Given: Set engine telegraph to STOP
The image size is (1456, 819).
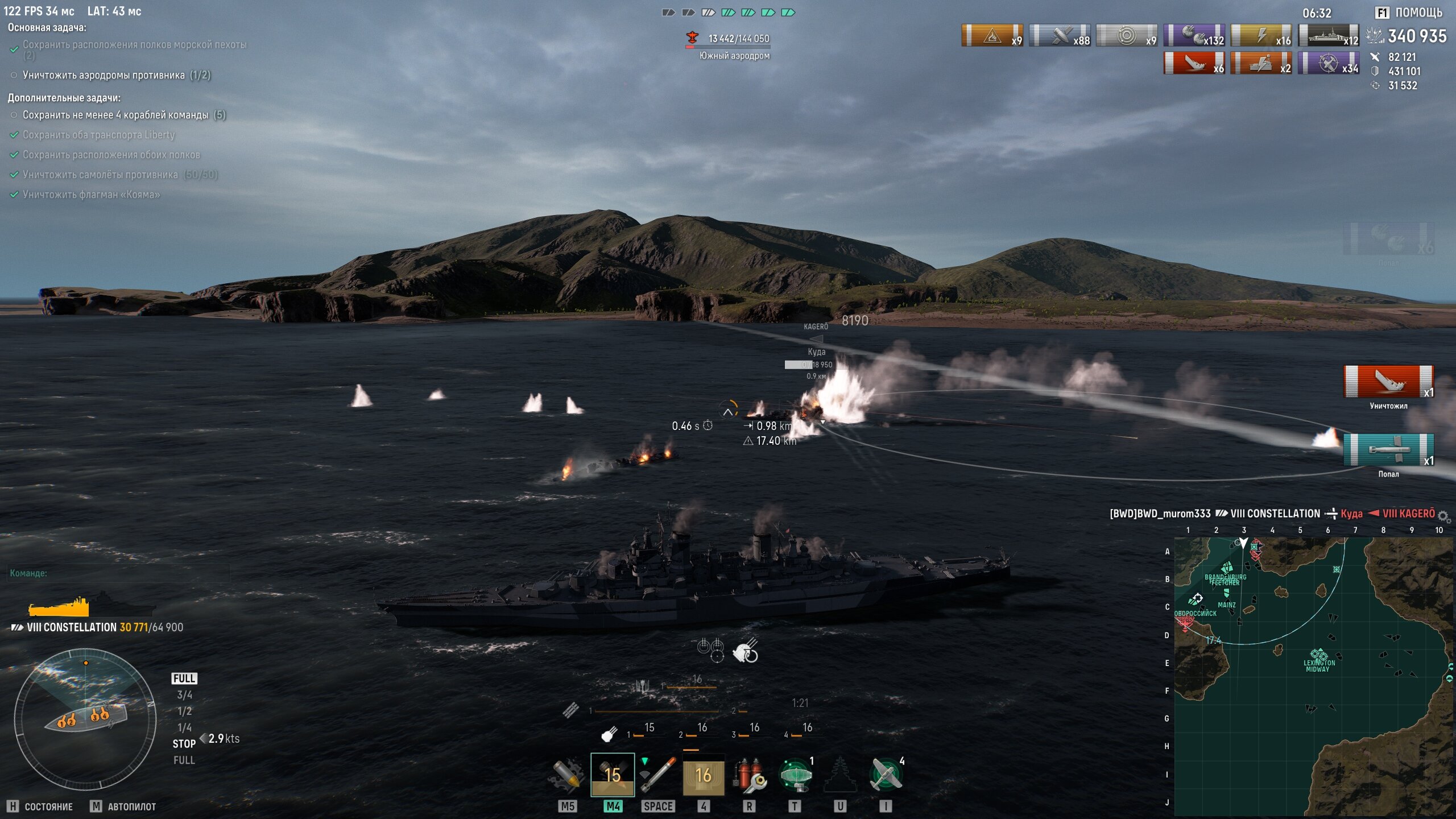Looking at the screenshot, I should pos(184,743).
